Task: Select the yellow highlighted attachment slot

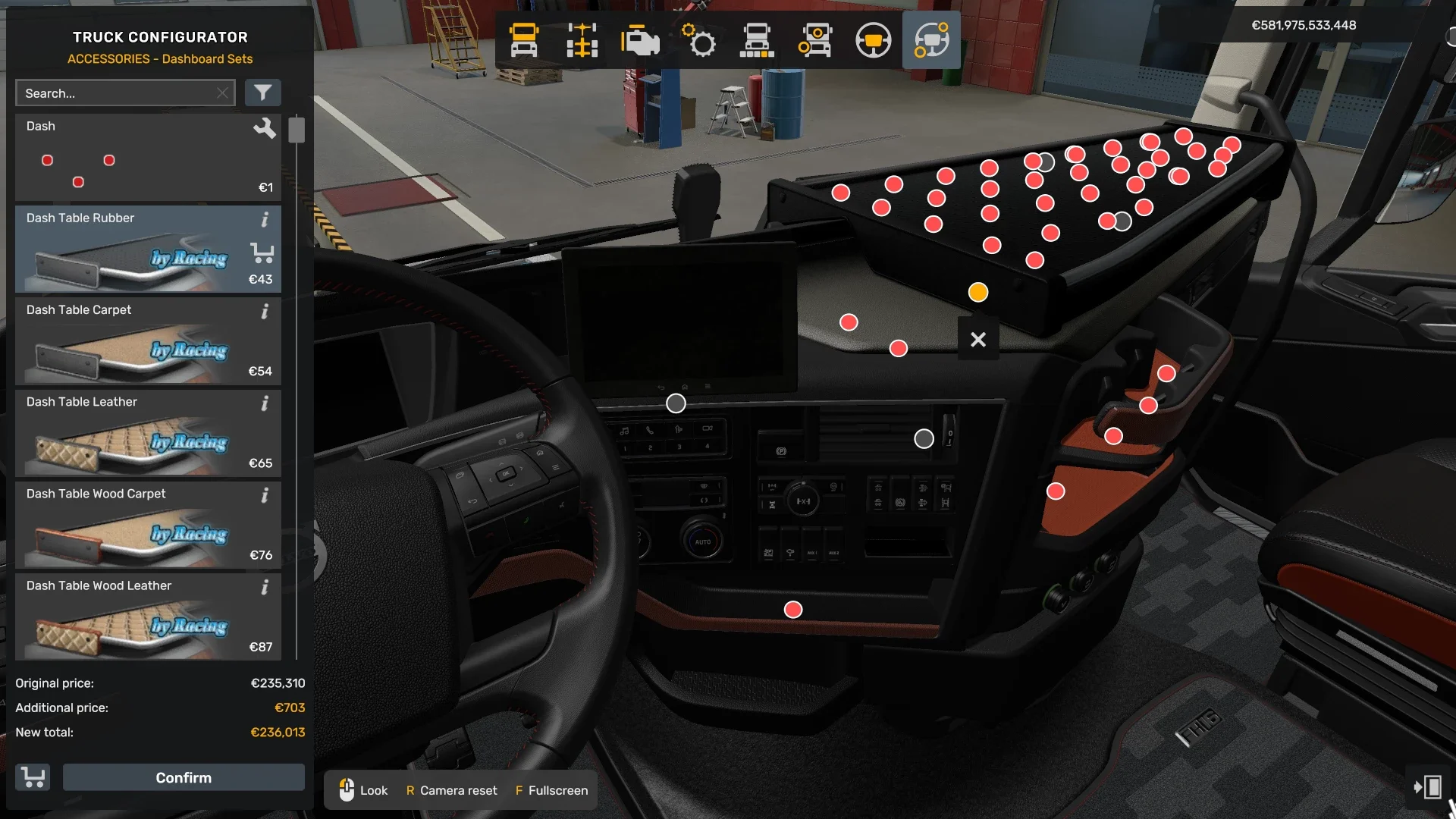Action: (x=977, y=291)
